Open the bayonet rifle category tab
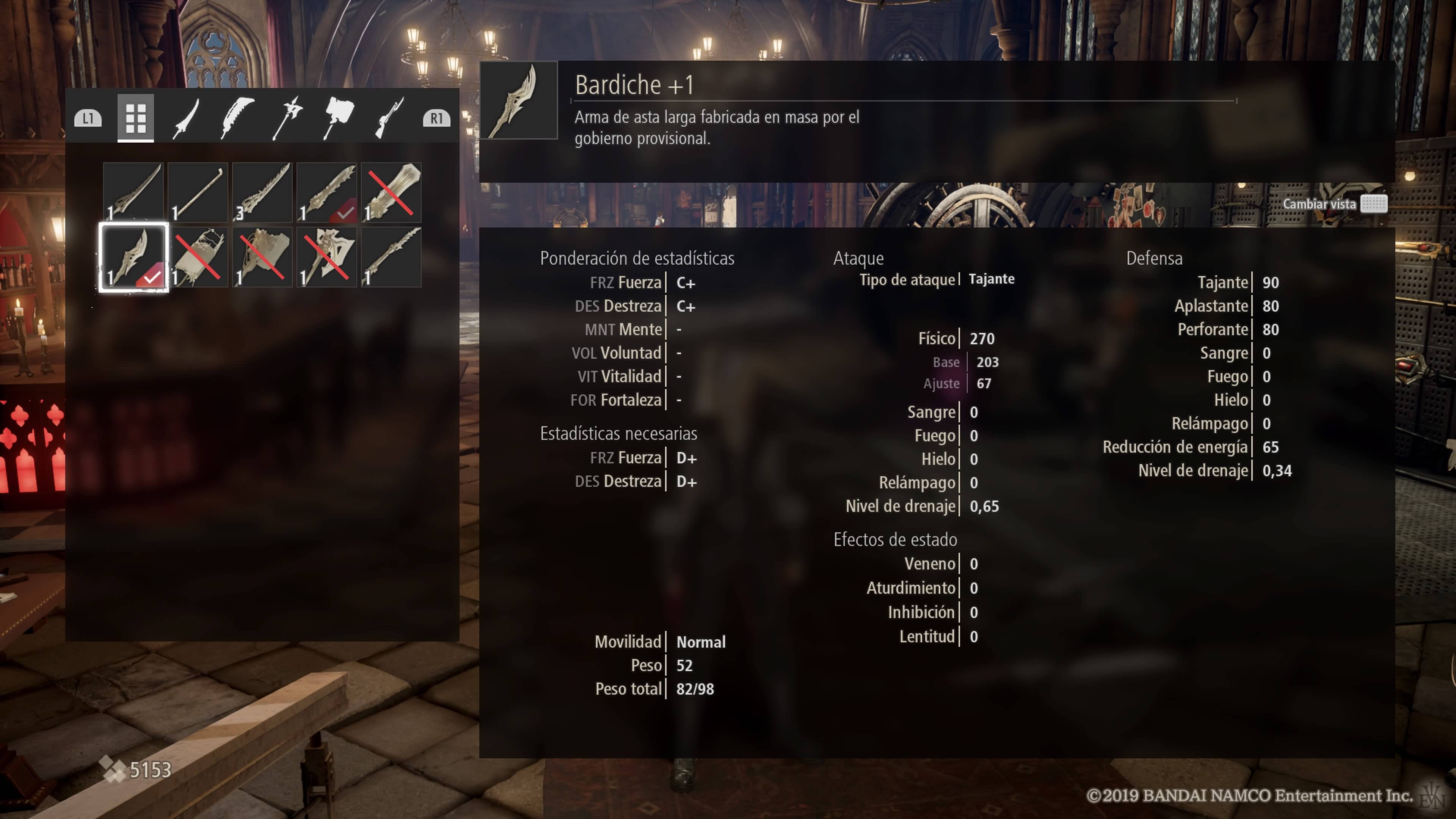The image size is (1456, 819). pyautogui.click(x=389, y=118)
